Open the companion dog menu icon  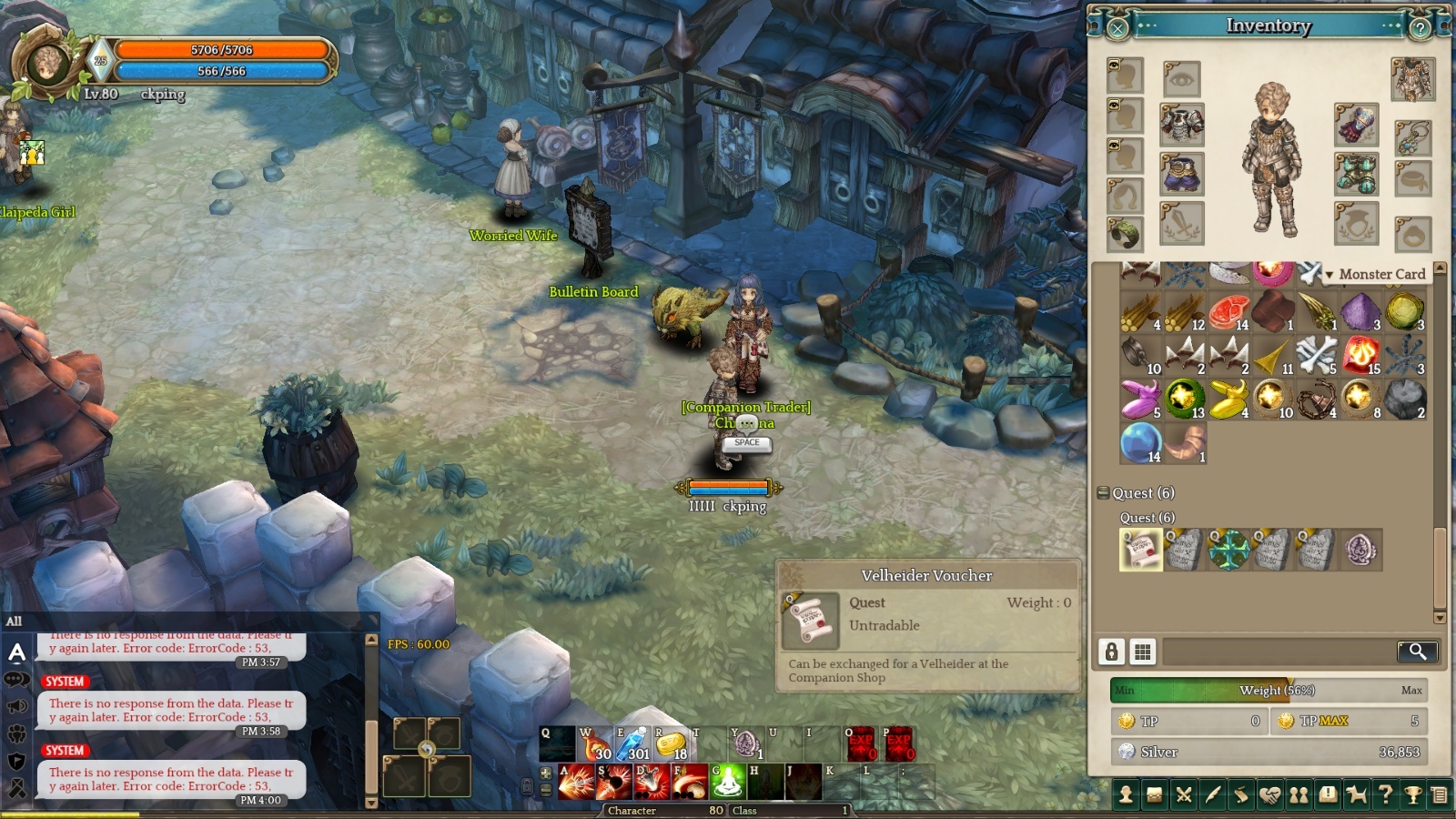(x=1356, y=795)
